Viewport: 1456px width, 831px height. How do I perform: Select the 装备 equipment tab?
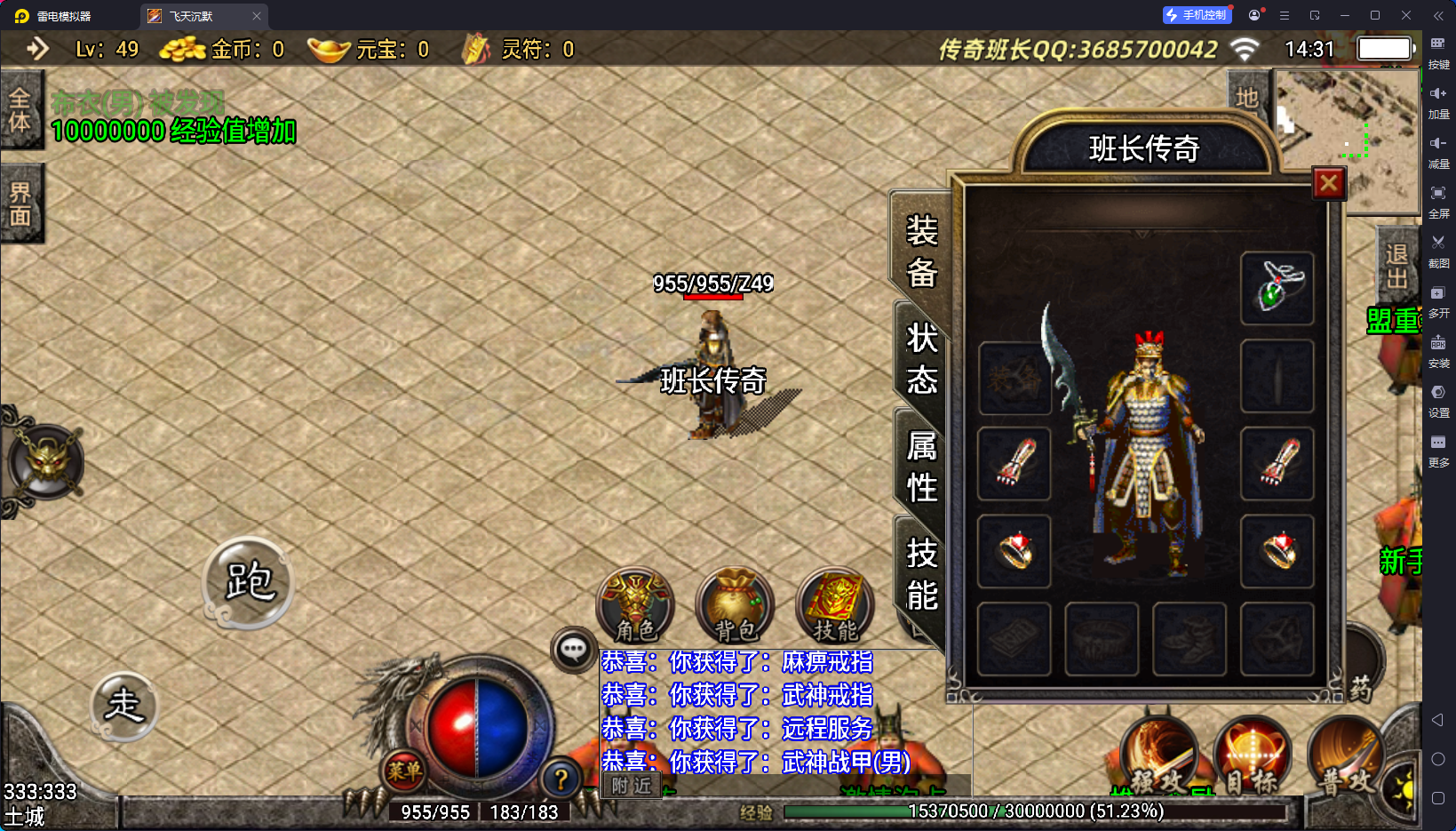(x=921, y=252)
